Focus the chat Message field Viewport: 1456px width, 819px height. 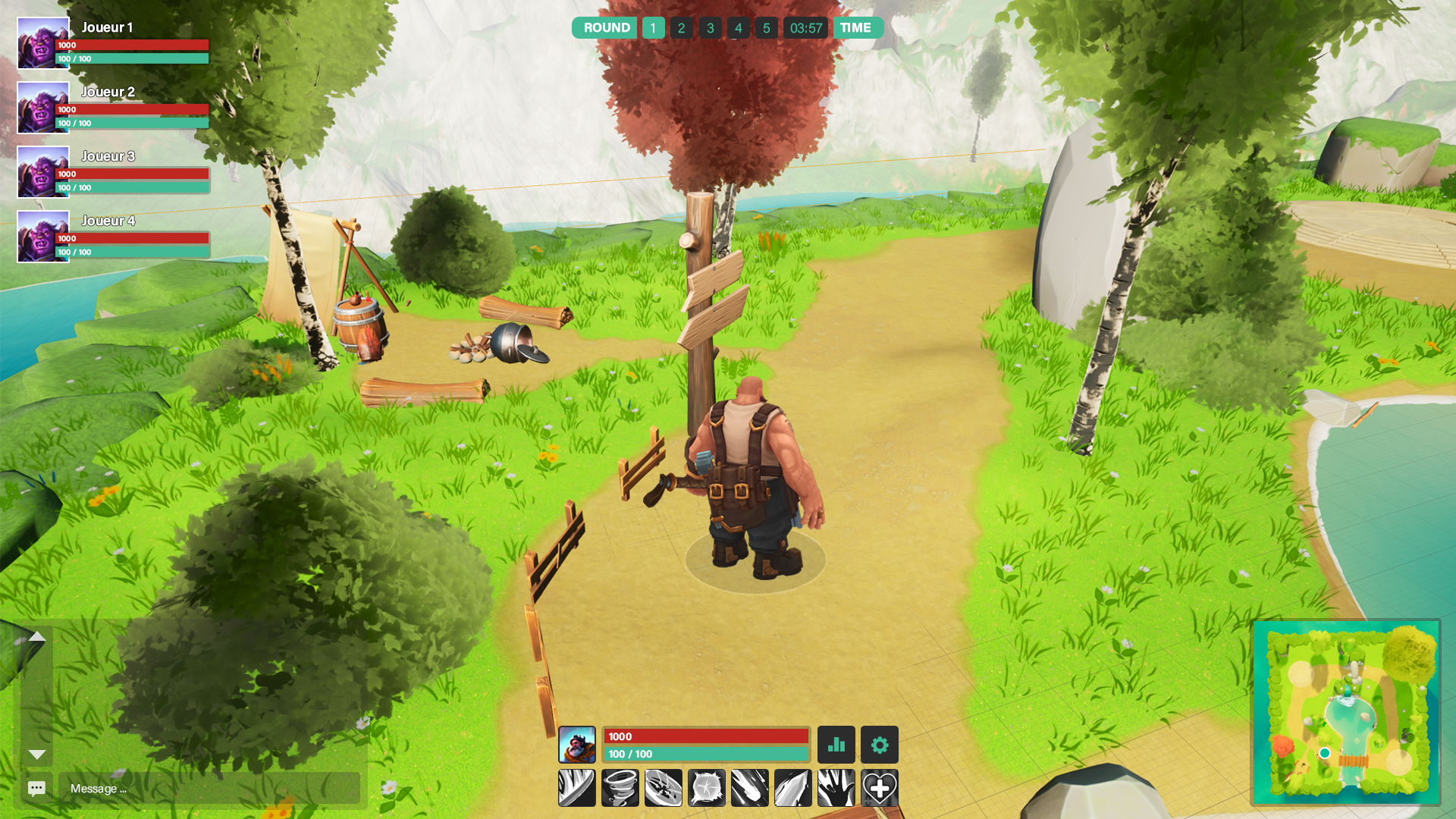(209, 788)
